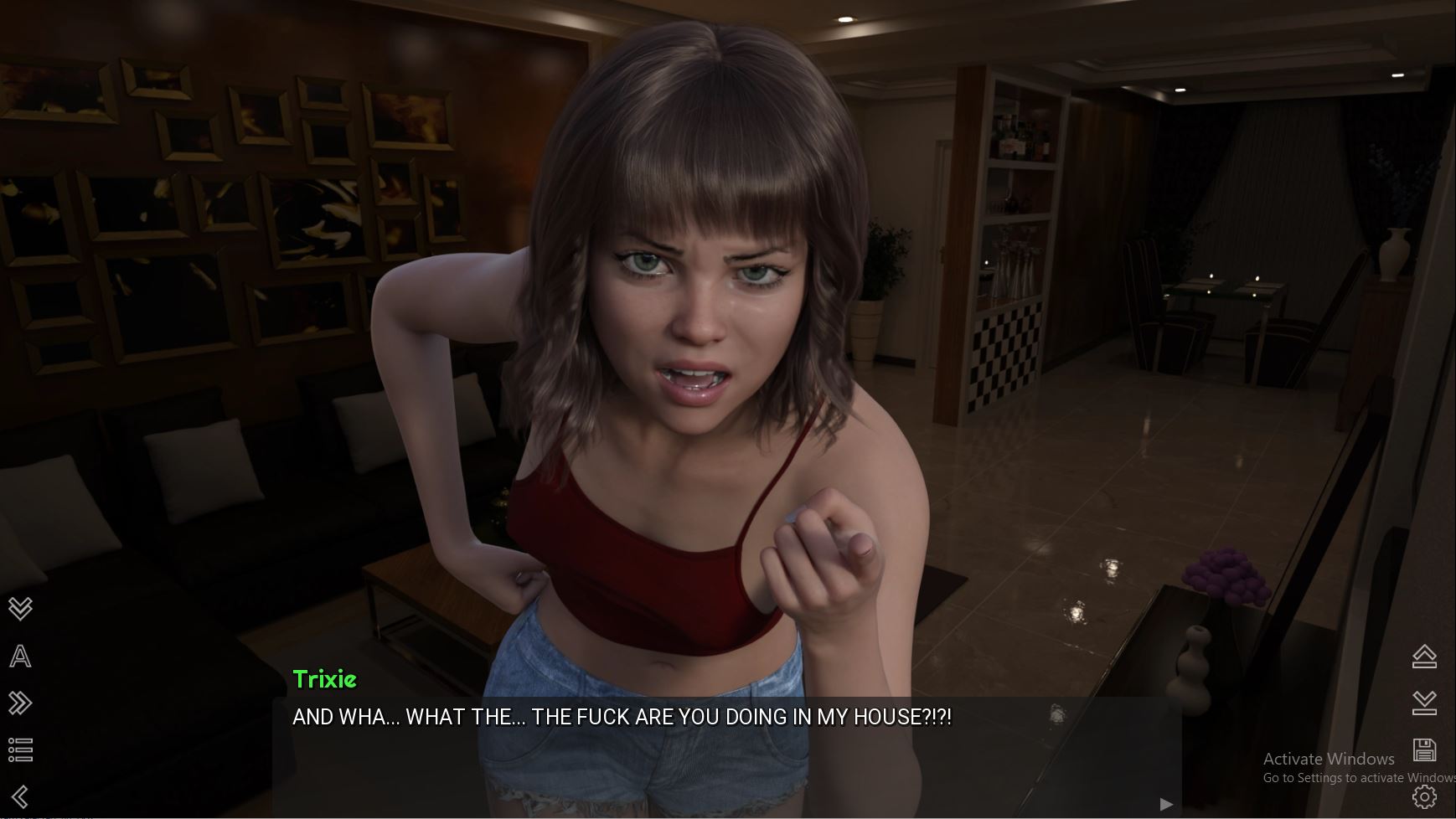Activate the skip double right-chevron icon
This screenshot has width=1456, height=819.
point(20,703)
